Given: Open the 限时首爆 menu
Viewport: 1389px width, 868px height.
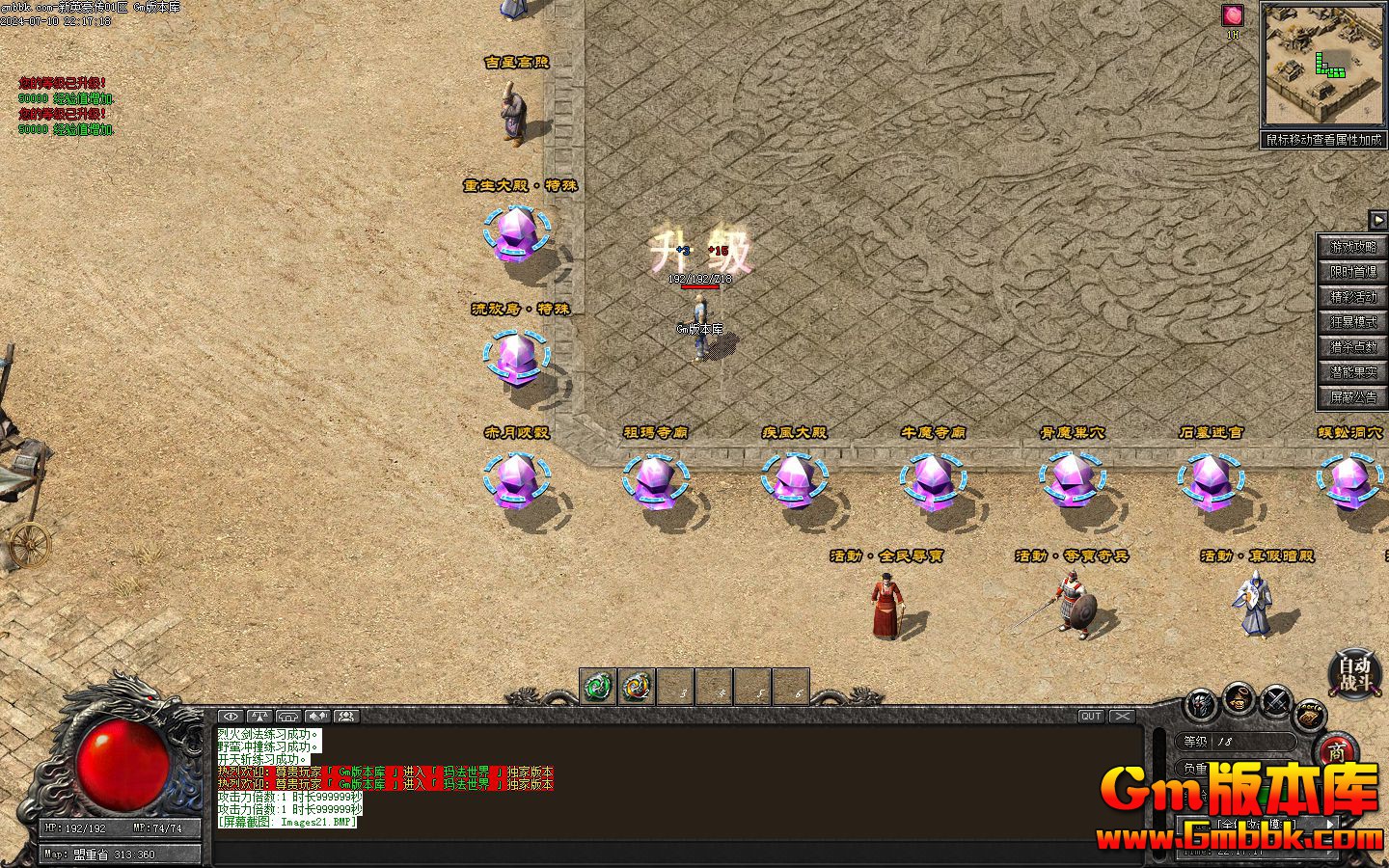Looking at the screenshot, I should (1353, 272).
